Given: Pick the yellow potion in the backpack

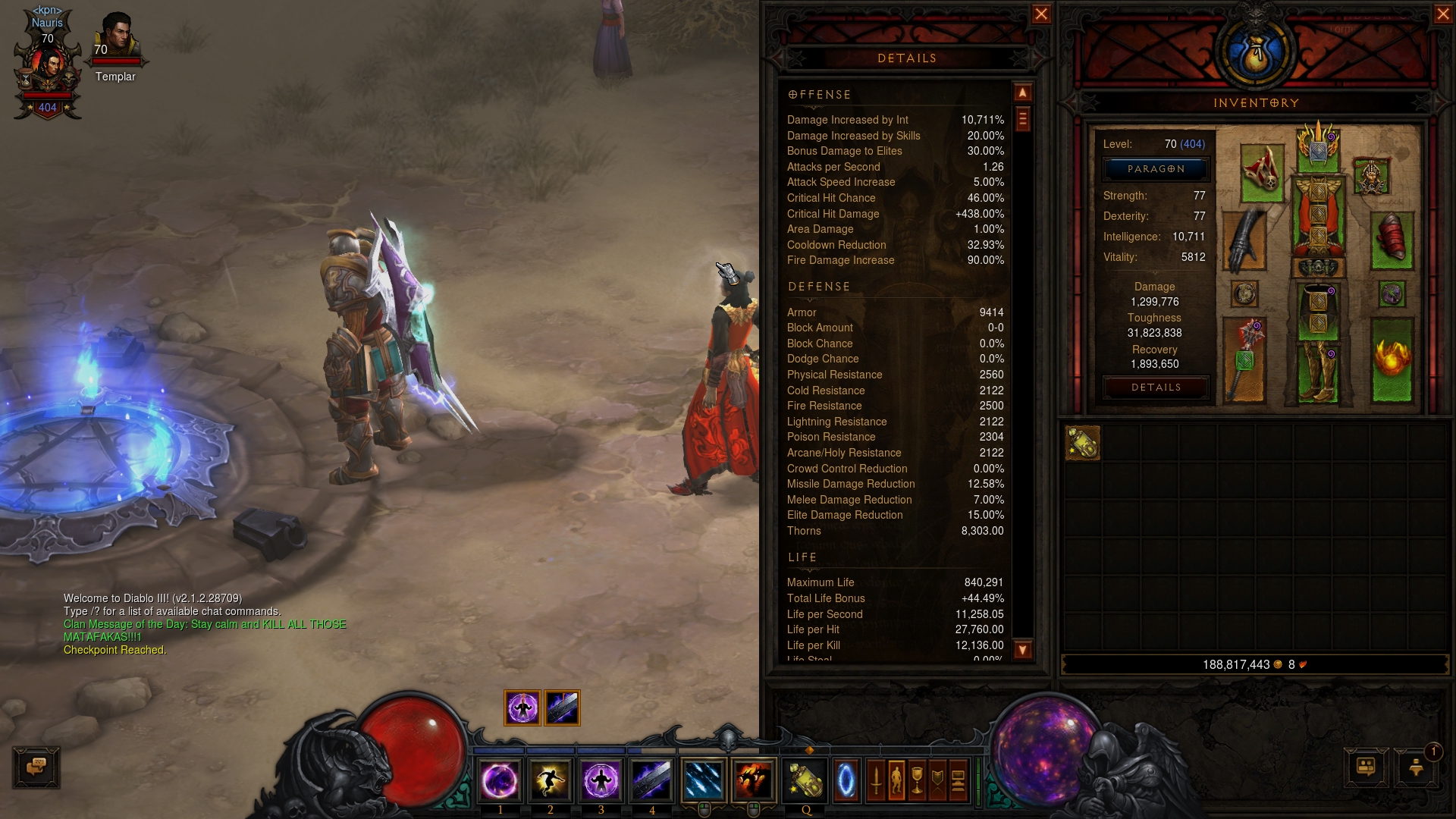Looking at the screenshot, I should pos(1082,443).
